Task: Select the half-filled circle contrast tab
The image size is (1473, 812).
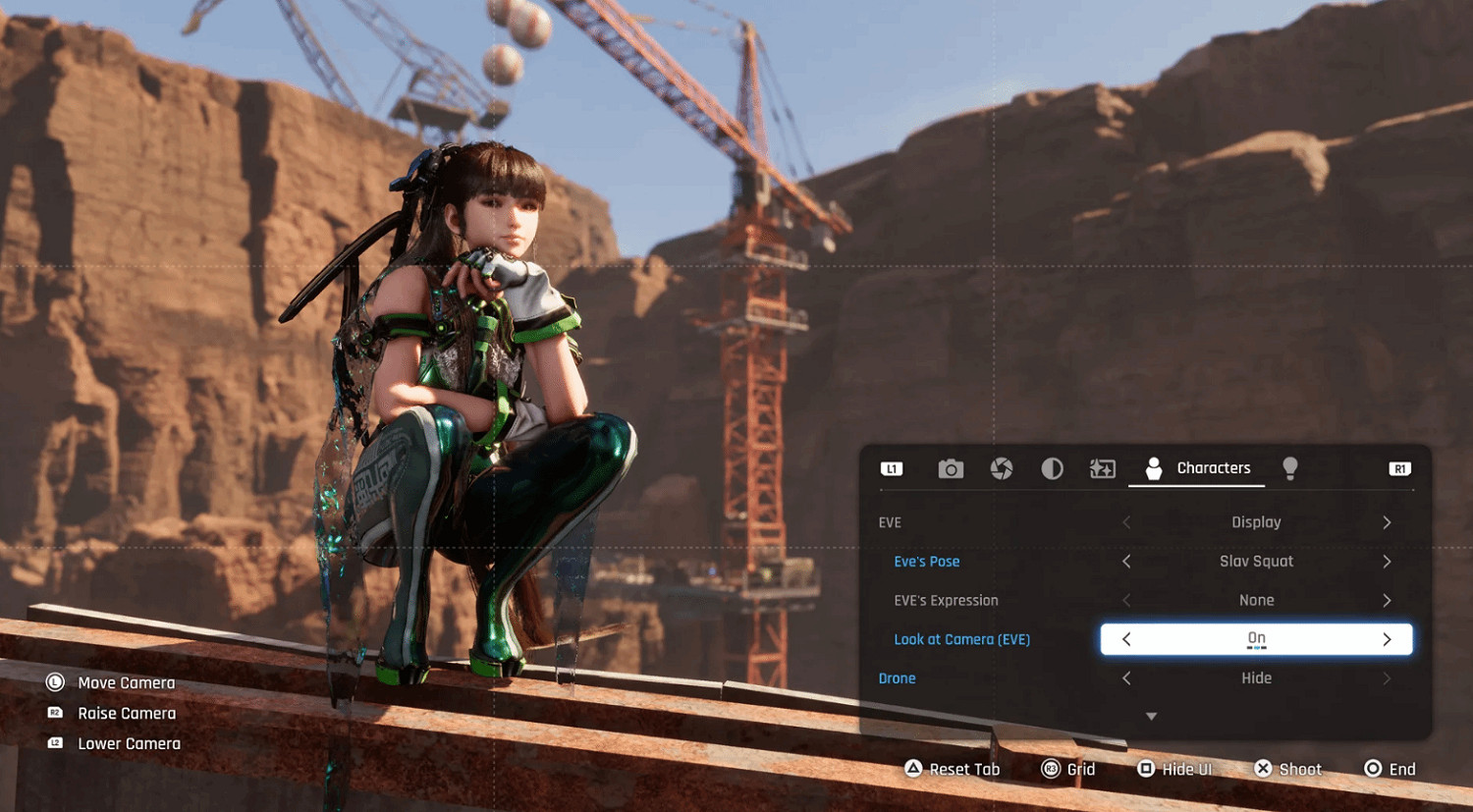Action: click(1052, 469)
